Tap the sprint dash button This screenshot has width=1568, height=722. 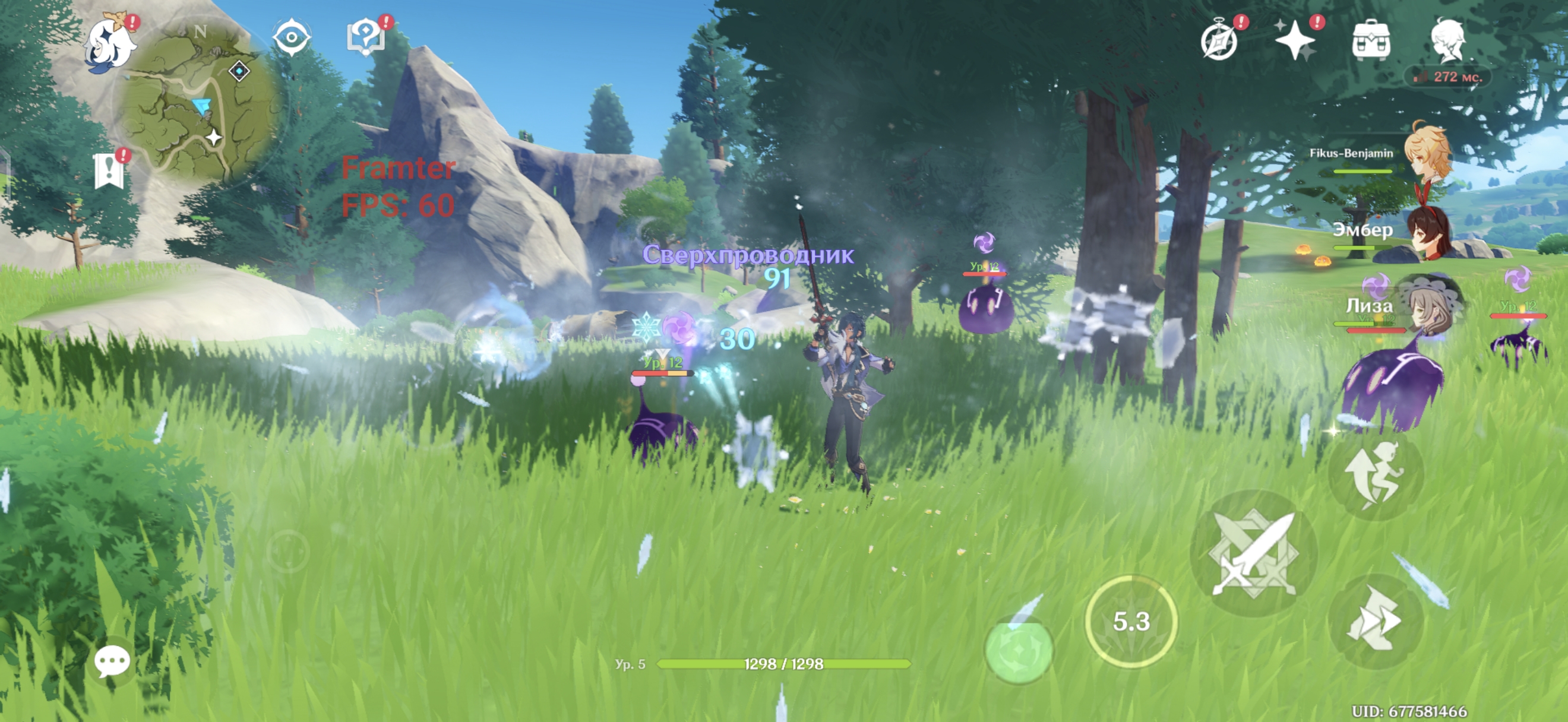click(x=1375, y=621)
